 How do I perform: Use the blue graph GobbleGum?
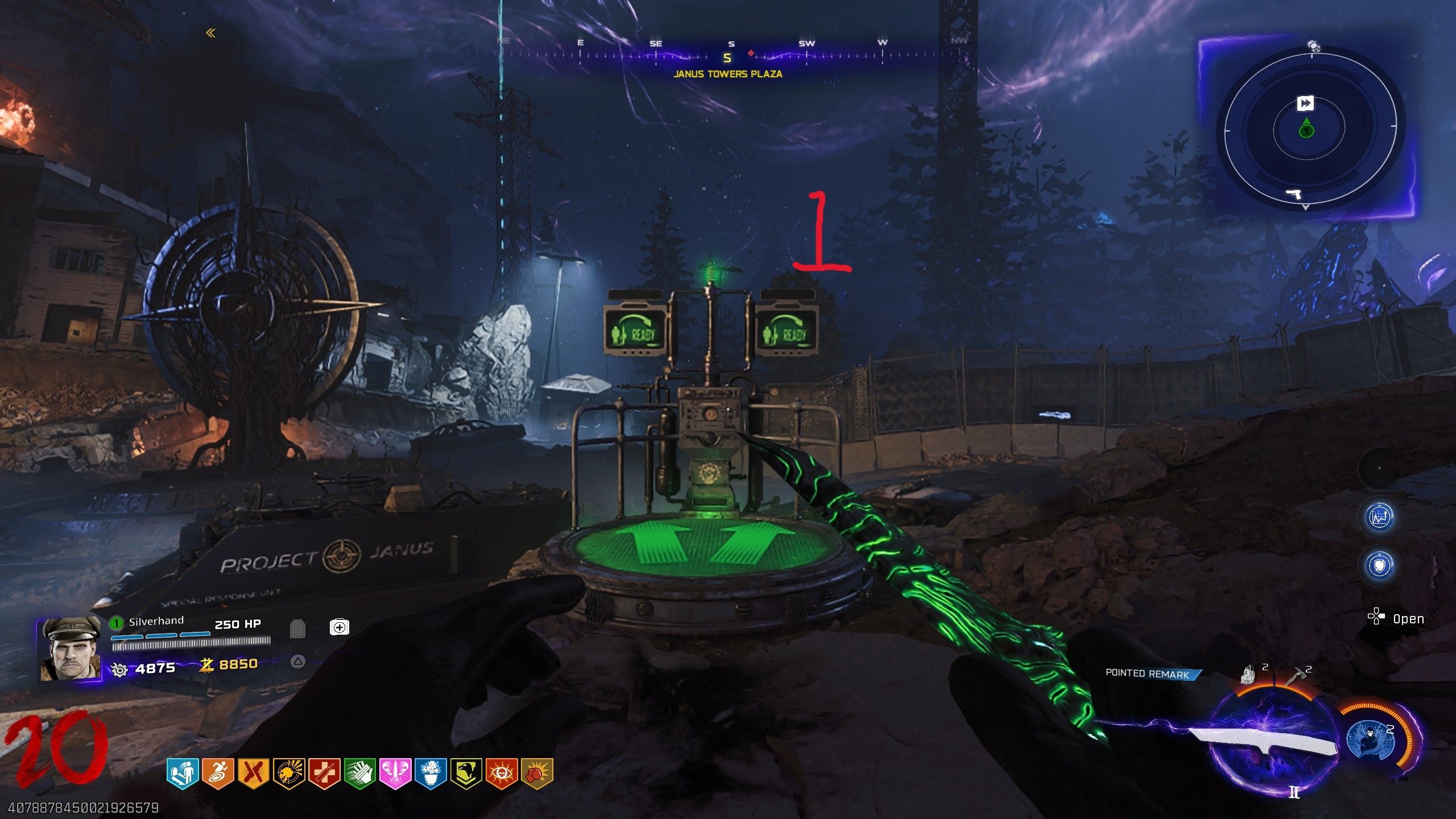click(x=1379, y=517)
